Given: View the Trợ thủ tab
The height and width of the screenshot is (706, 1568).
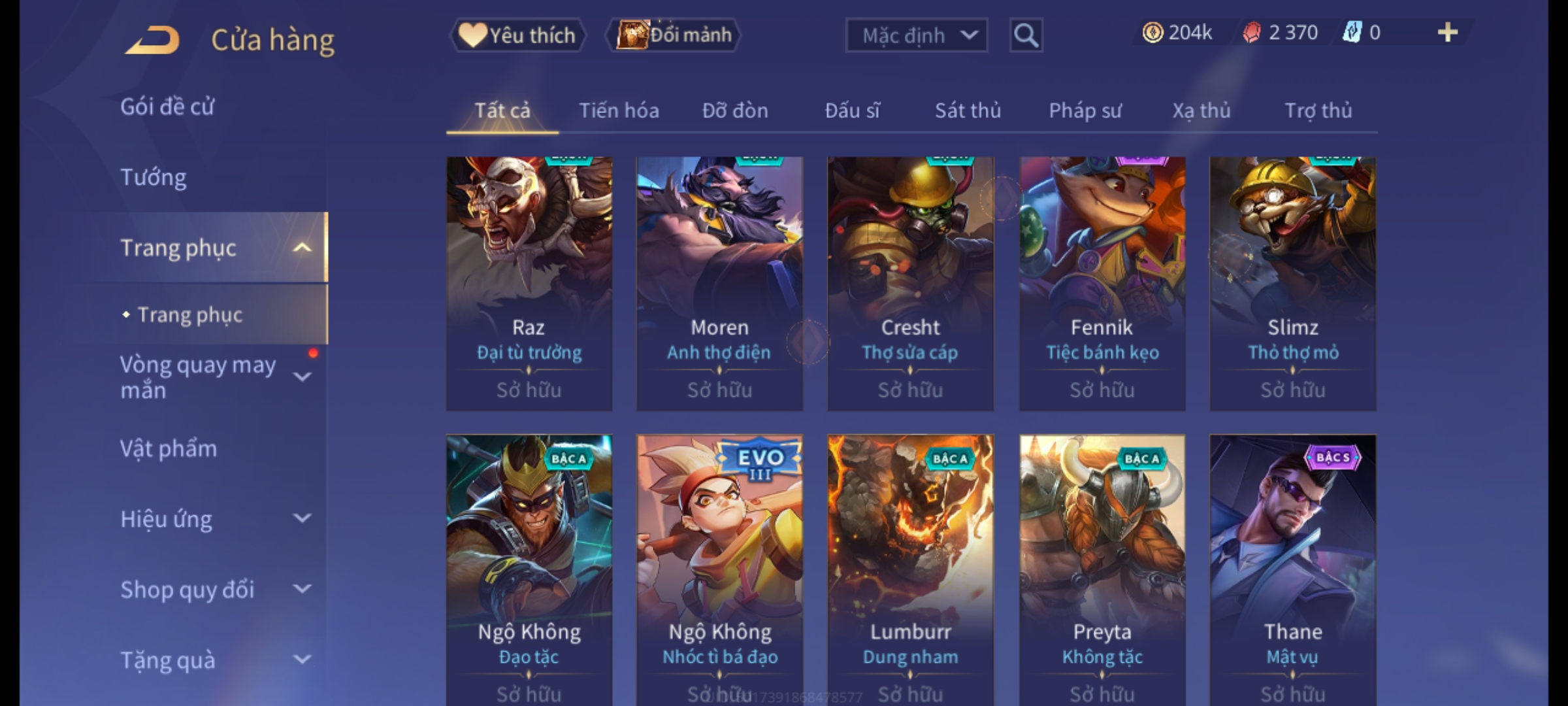Looking at the screenshot, I should tap(1318, 110).
